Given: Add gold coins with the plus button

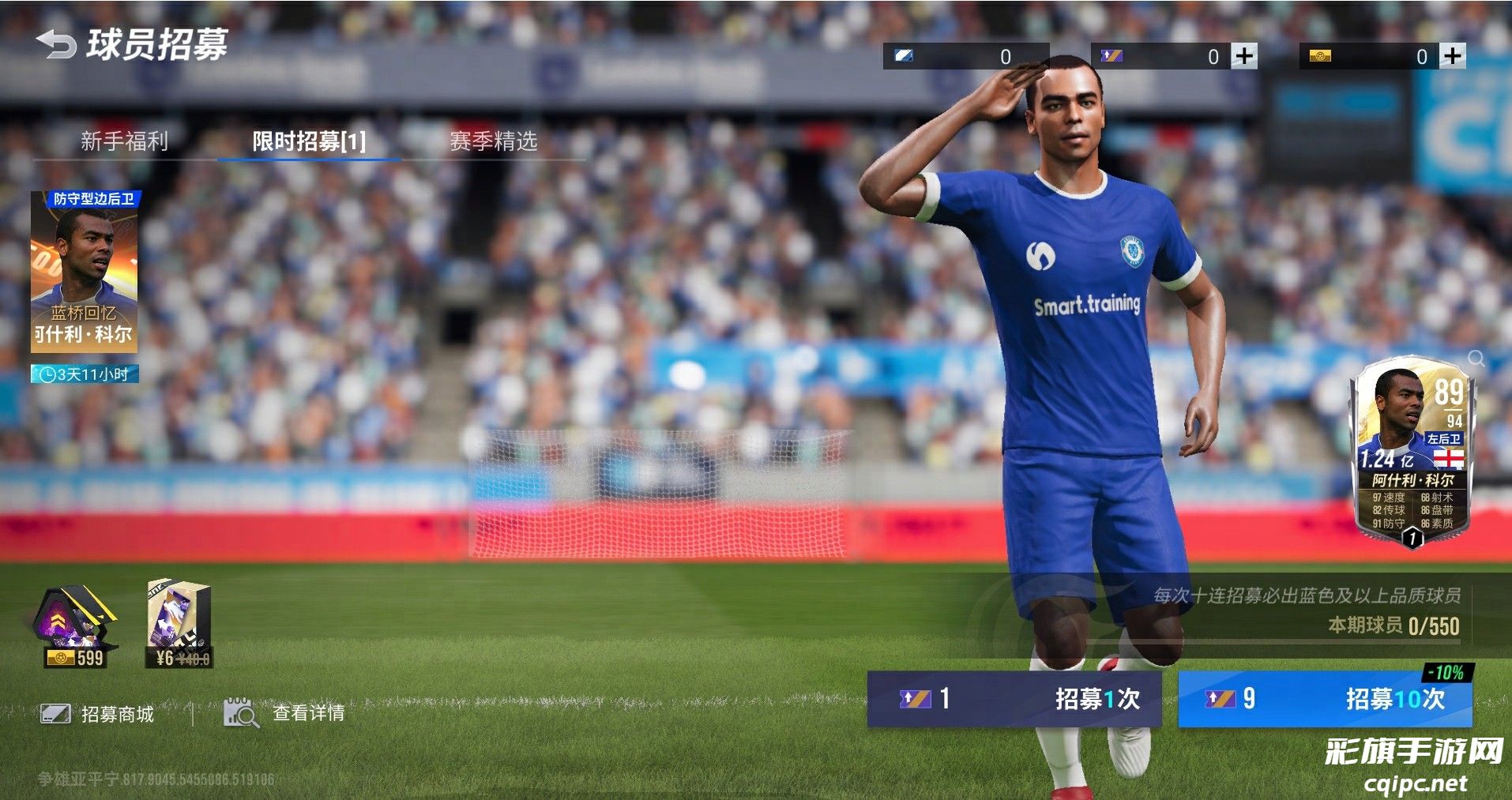Looking at the screenshot, I should [1452, 56].
